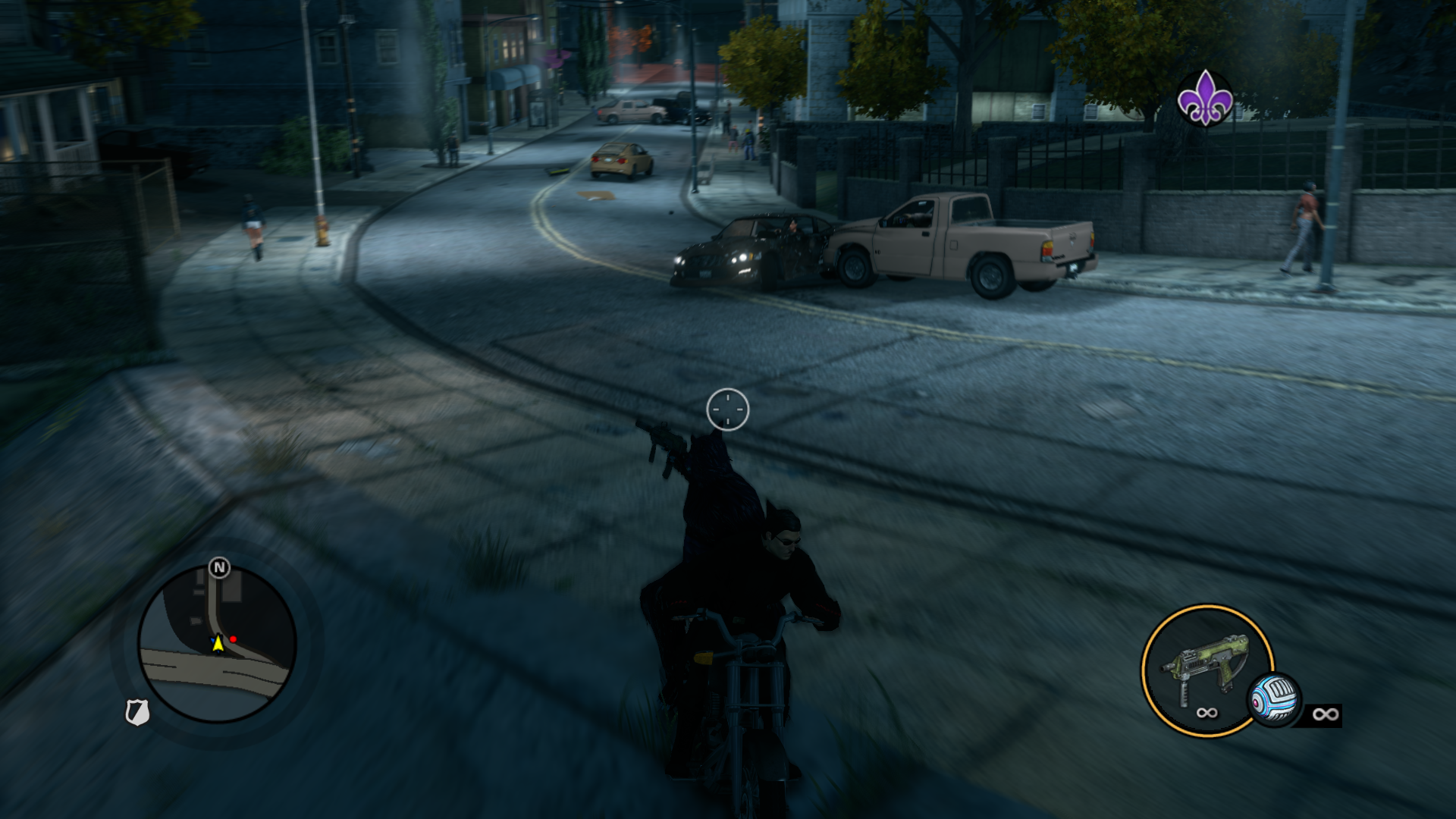Click the purple Saints fleur-de-lis icon

point(1204,98)
